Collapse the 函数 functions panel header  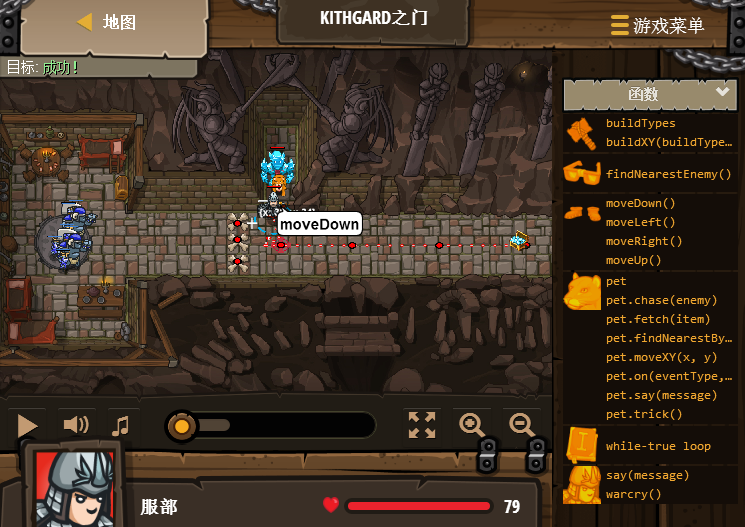[650, 94]
